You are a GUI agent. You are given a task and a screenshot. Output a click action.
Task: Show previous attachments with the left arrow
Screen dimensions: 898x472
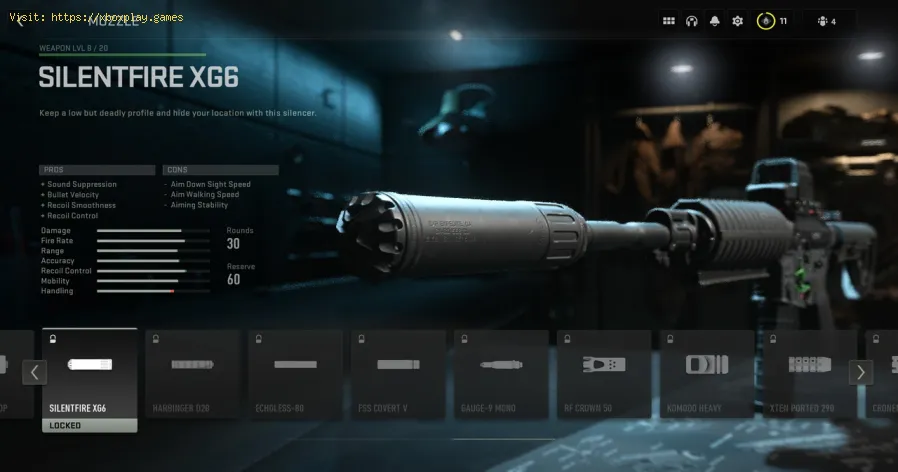pyautogui.click(x=35, y=373)
